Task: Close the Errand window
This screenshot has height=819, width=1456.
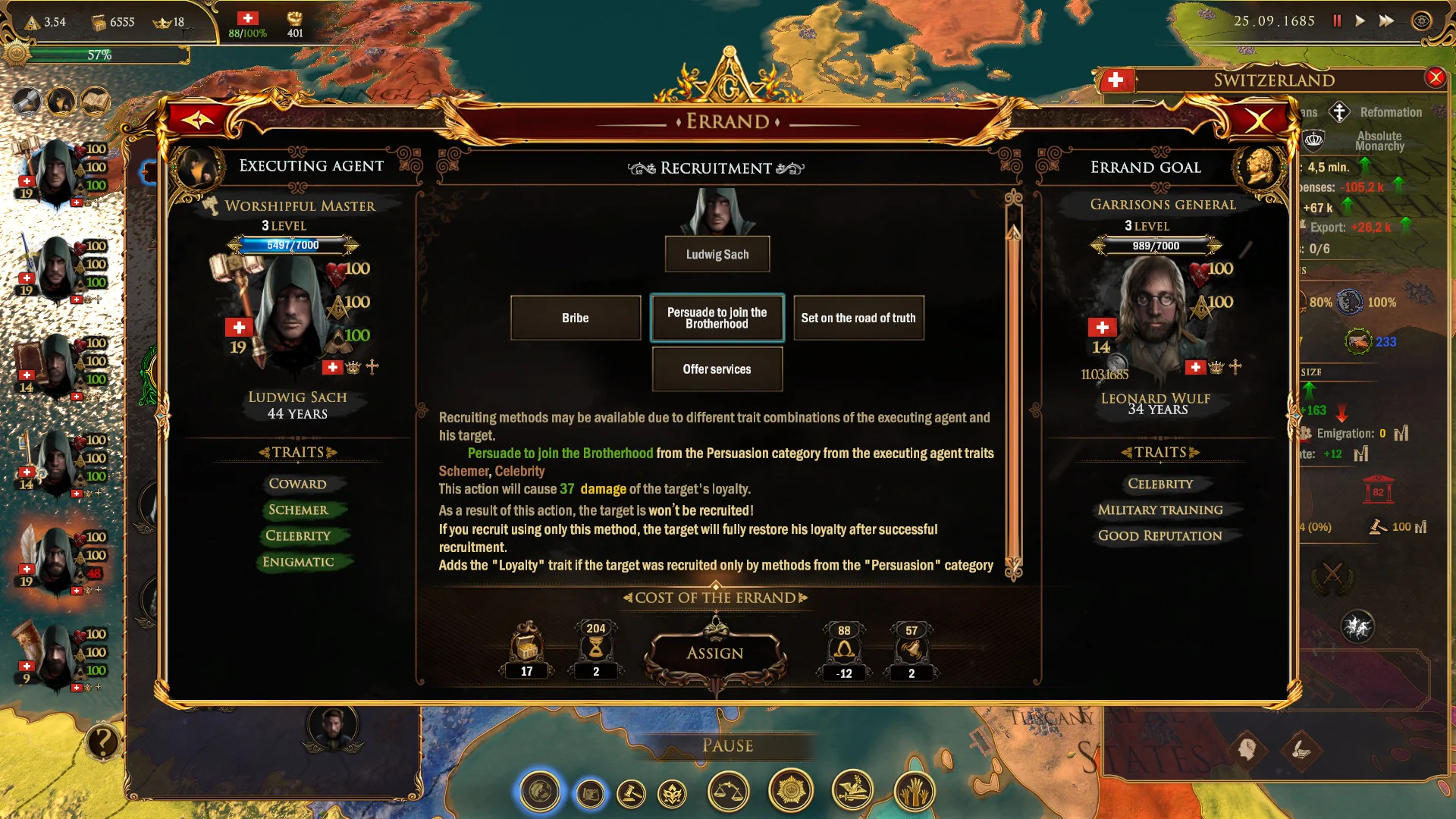Action: tap(1259, 120)
